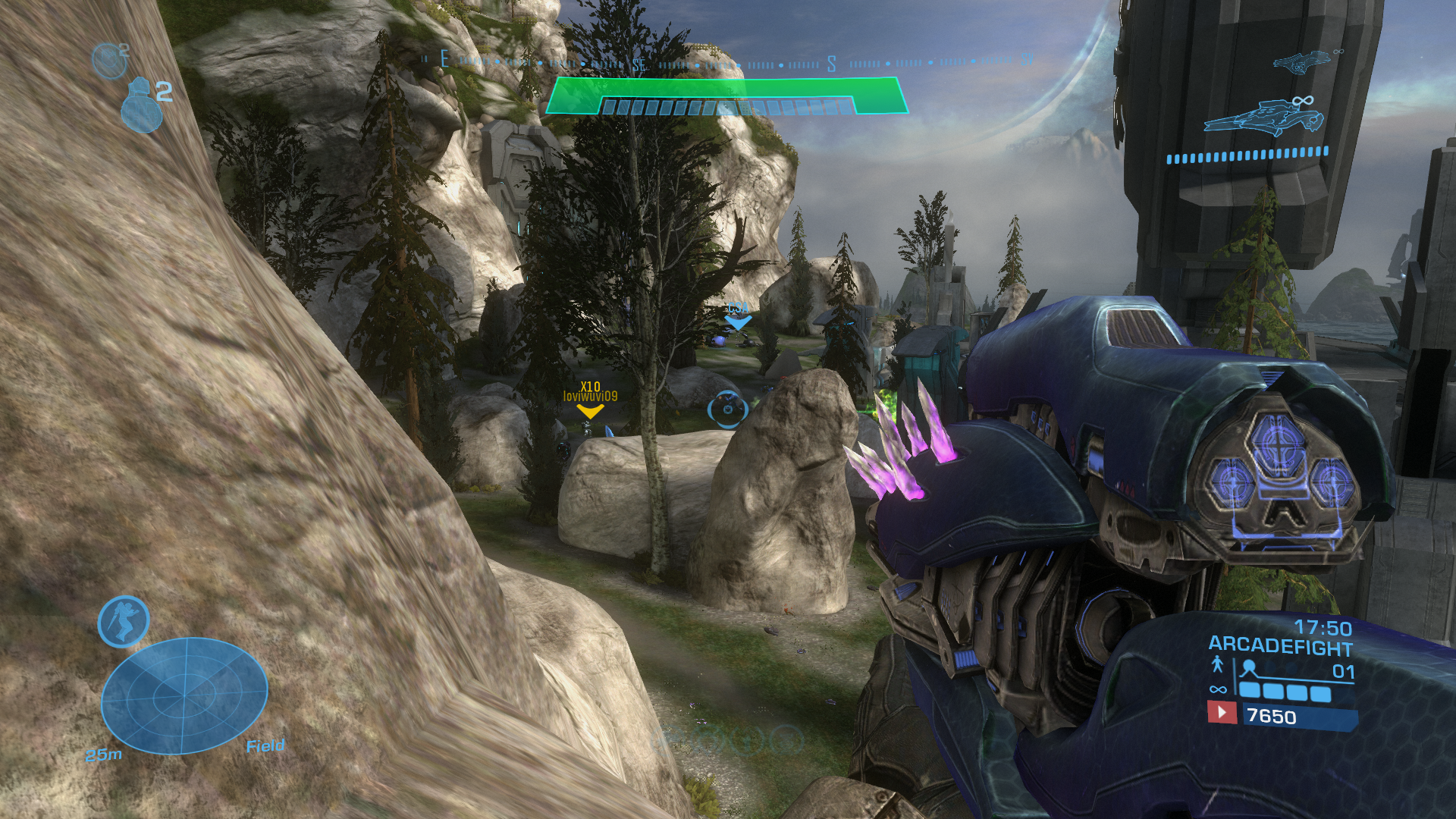Click the red team arrow emblem
Viewport: 1456px width, 819px height.
coord(1221,713)
